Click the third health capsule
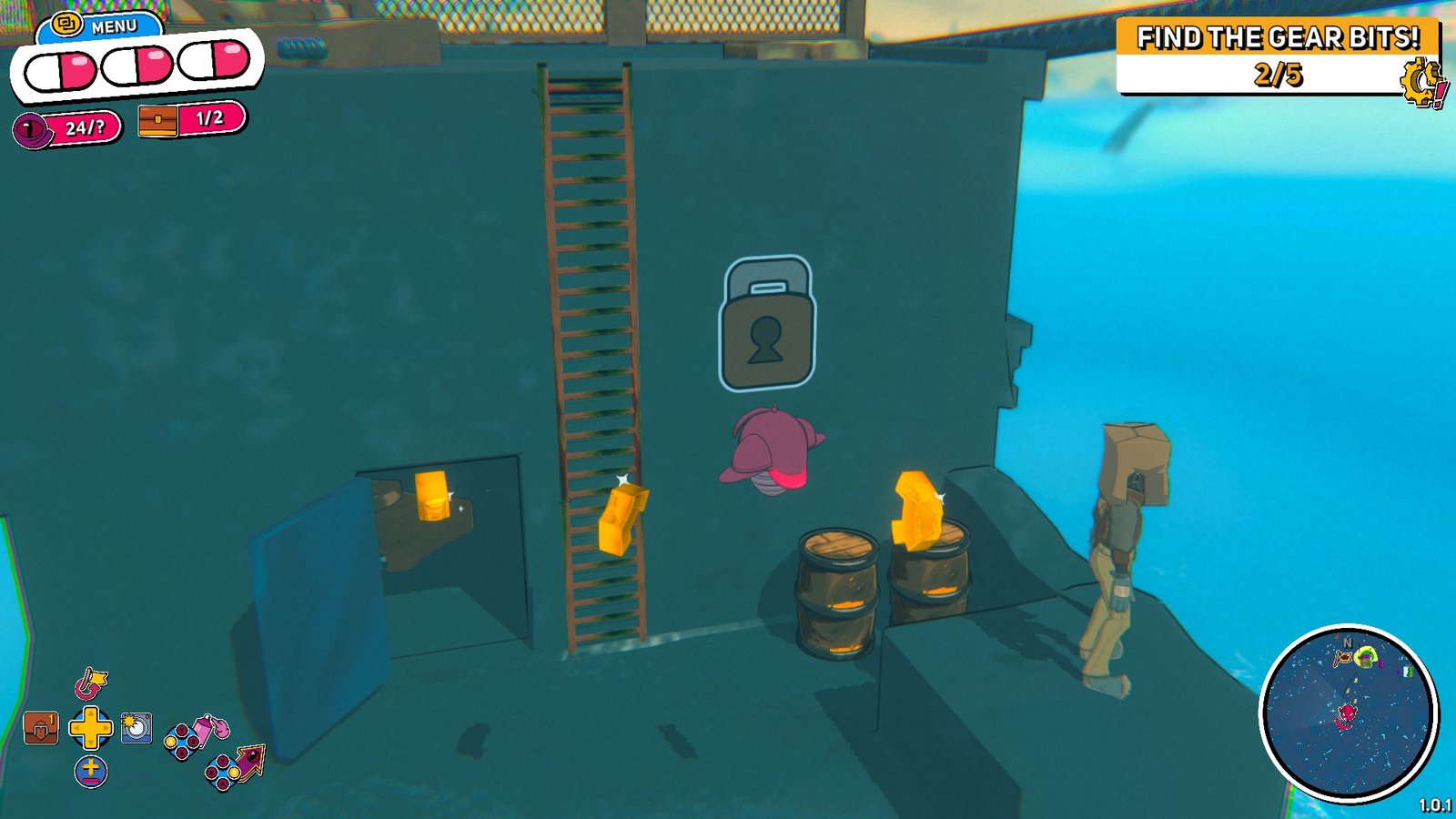This screenshot has height=819, width=1456. [x=213, y=62]
